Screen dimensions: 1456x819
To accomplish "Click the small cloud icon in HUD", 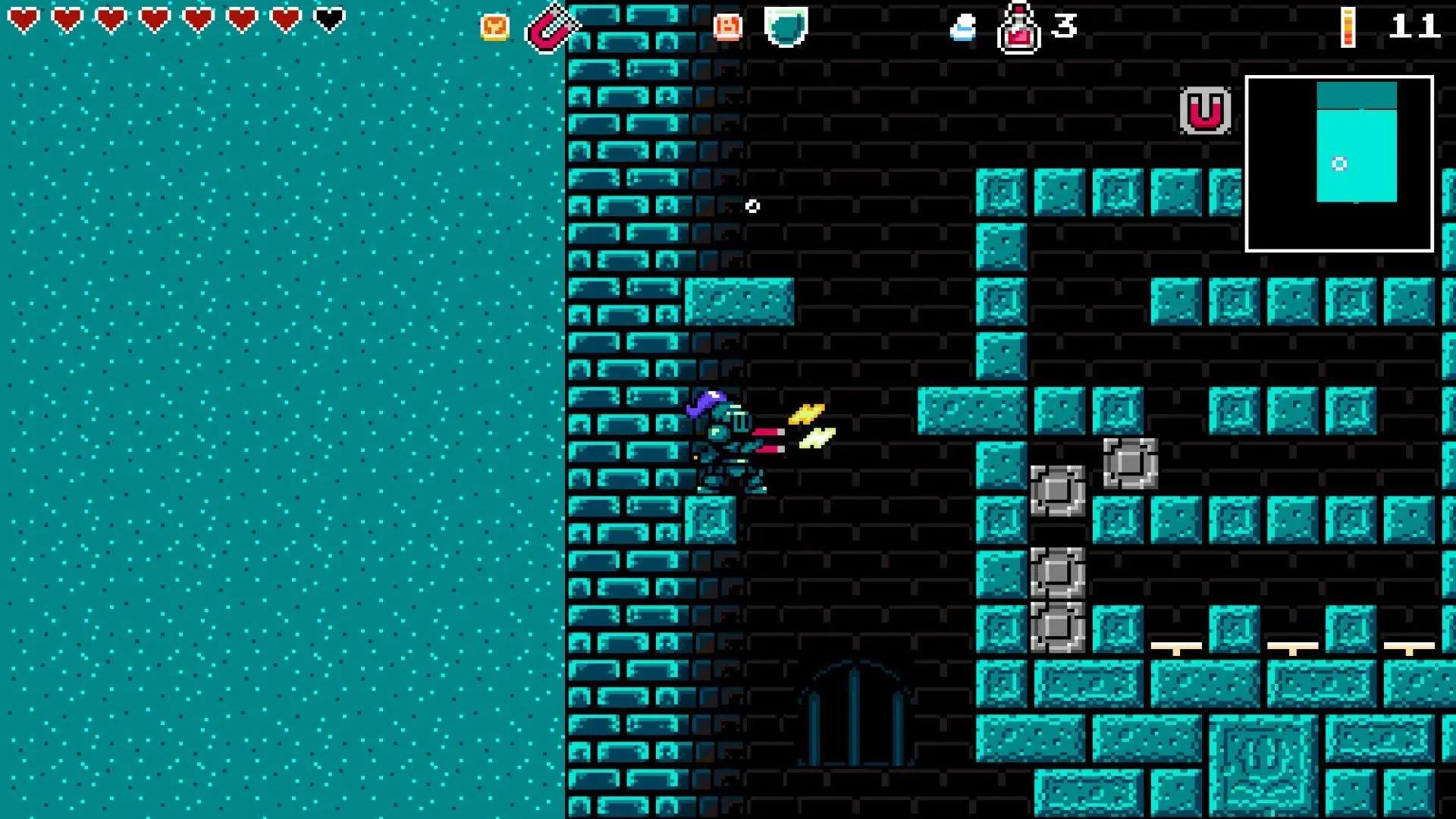I will (x=963, y=29).
